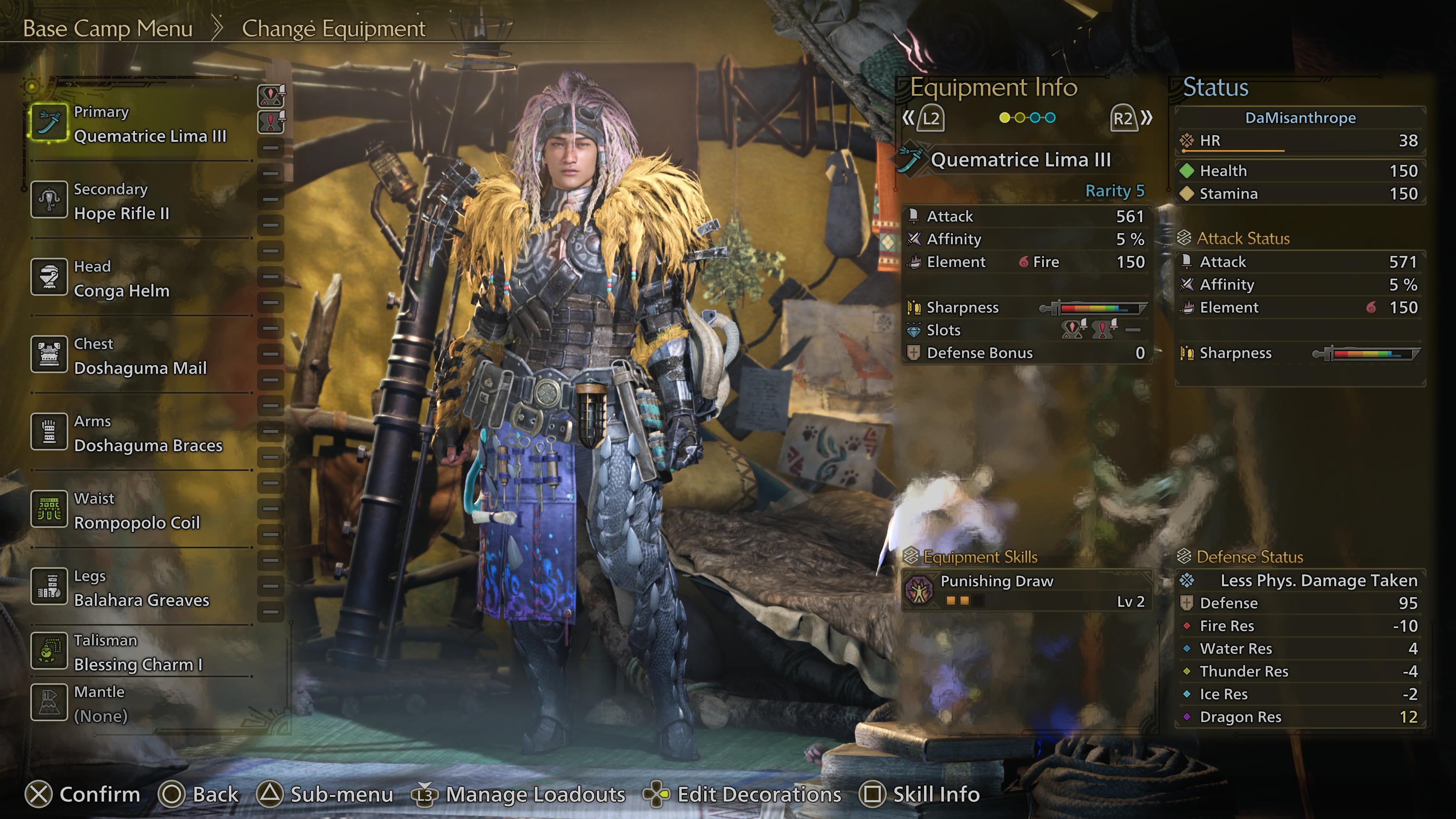Select the Primary weapon Quematrice Lima III

pyautogui.click(x=141, y=124)
